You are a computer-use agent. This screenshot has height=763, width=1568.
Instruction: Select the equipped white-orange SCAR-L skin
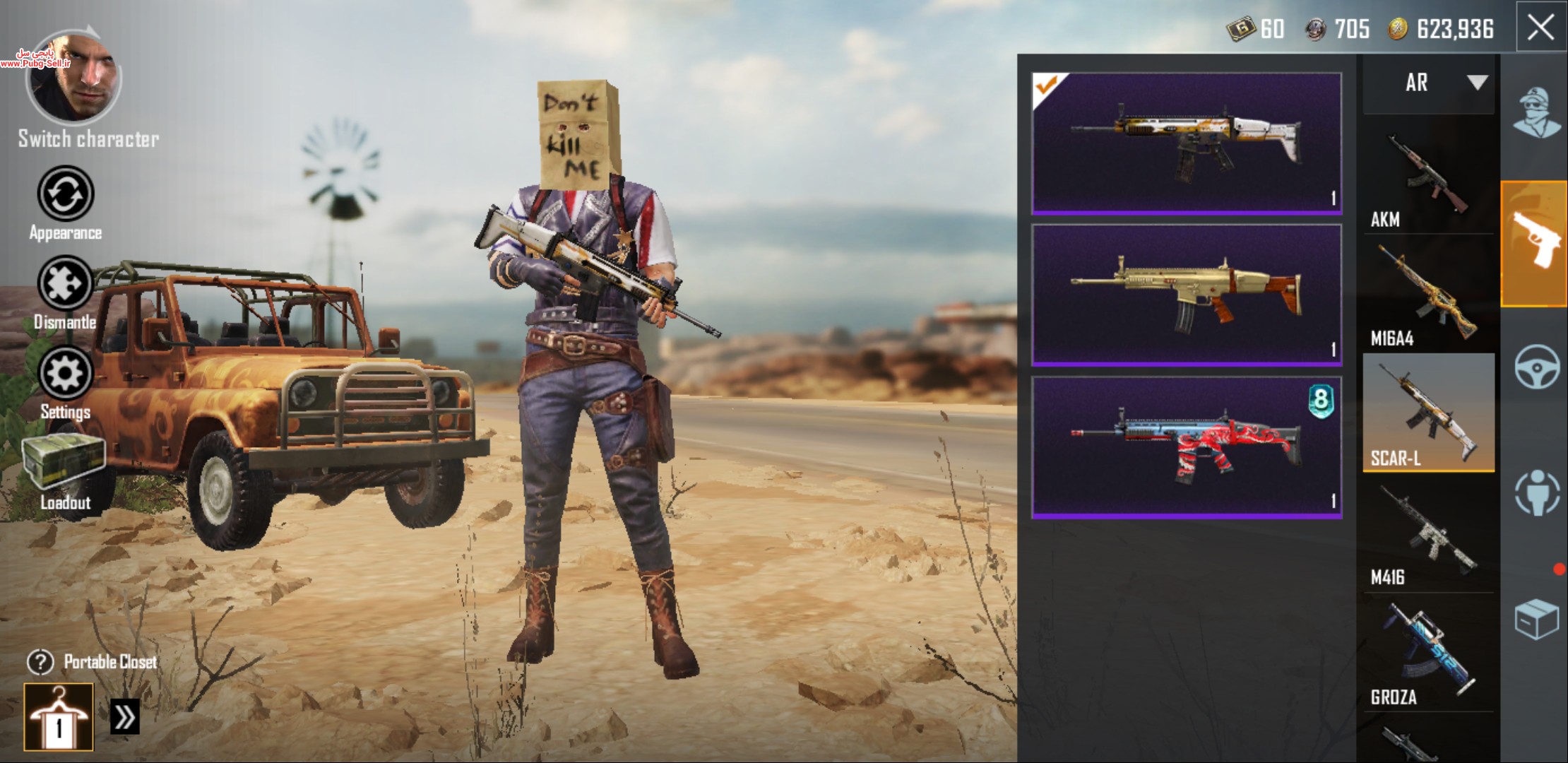tap(1187, 143)
